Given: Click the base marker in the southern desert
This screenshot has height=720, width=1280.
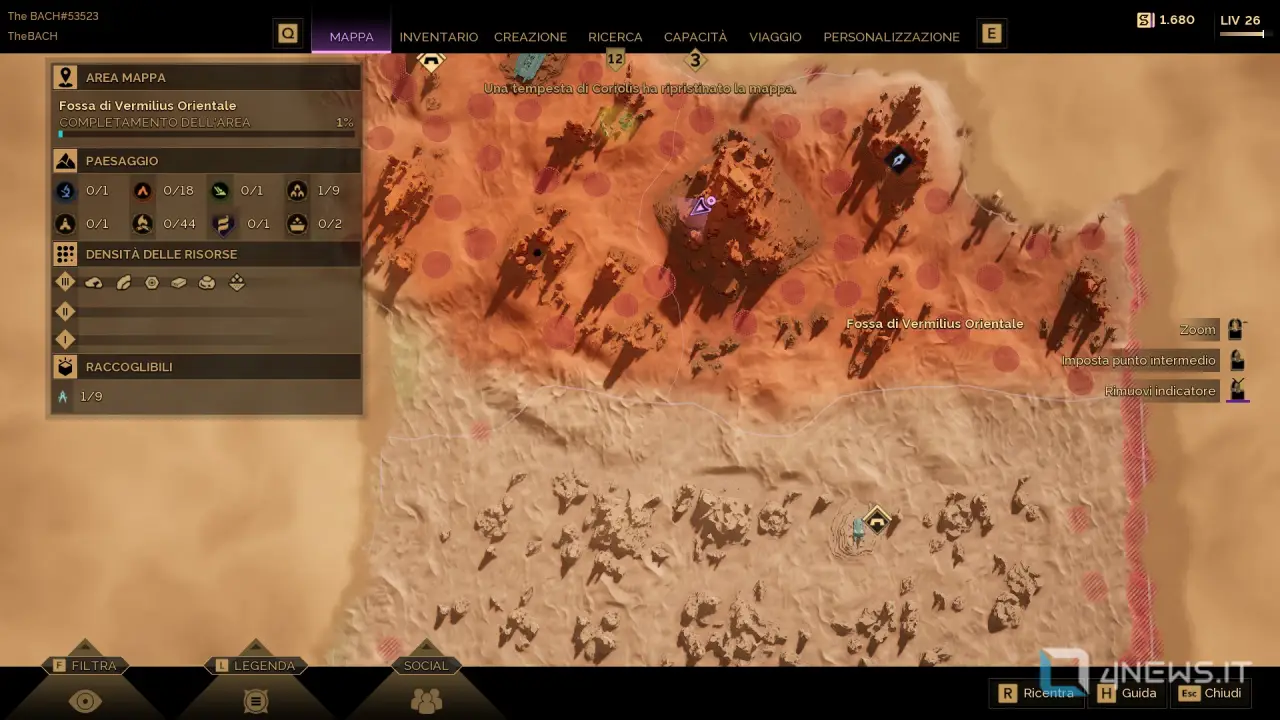Looking at the screenshot, I should tap(877, 520).
